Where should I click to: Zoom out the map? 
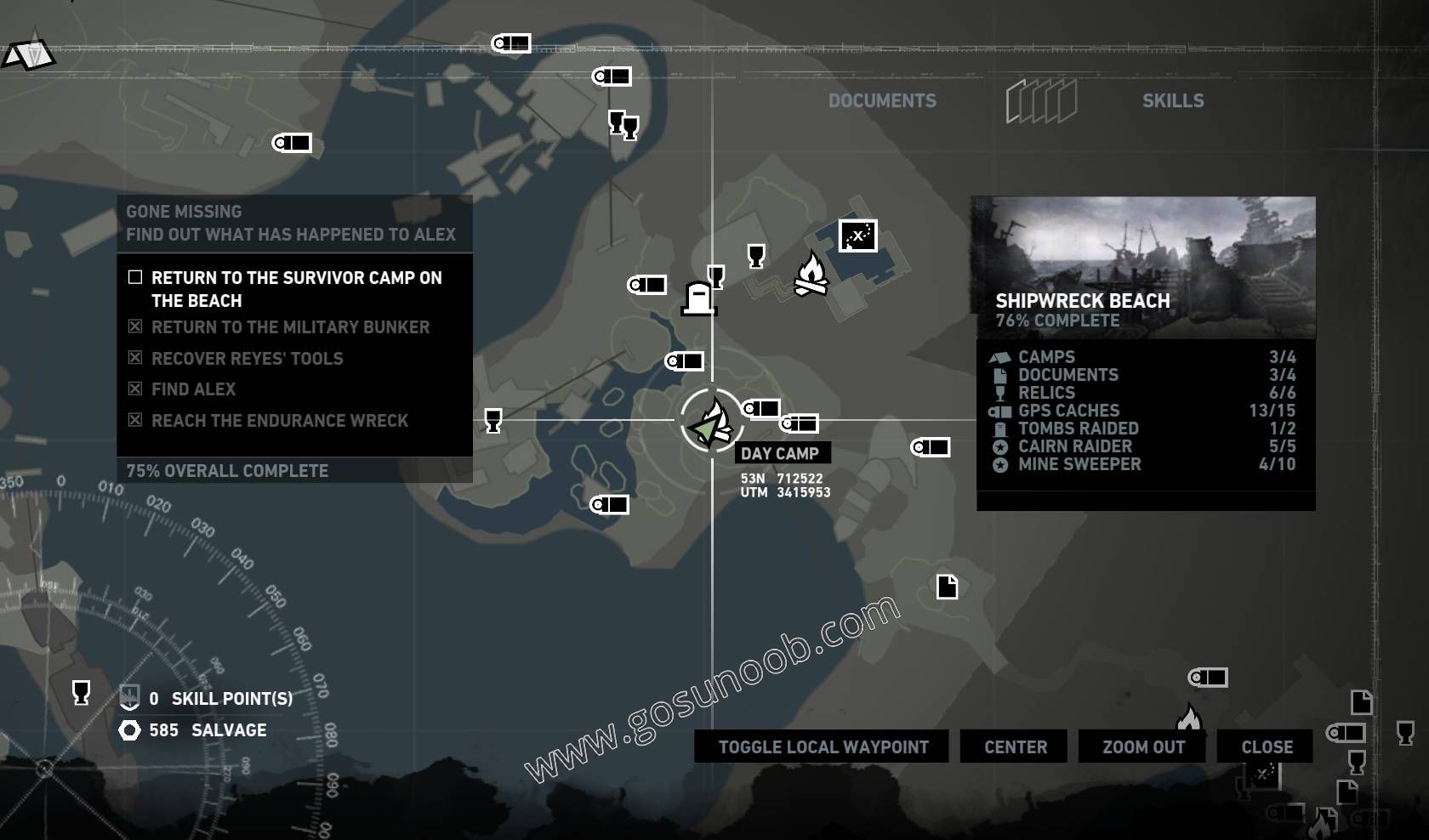pos(1142,746)
